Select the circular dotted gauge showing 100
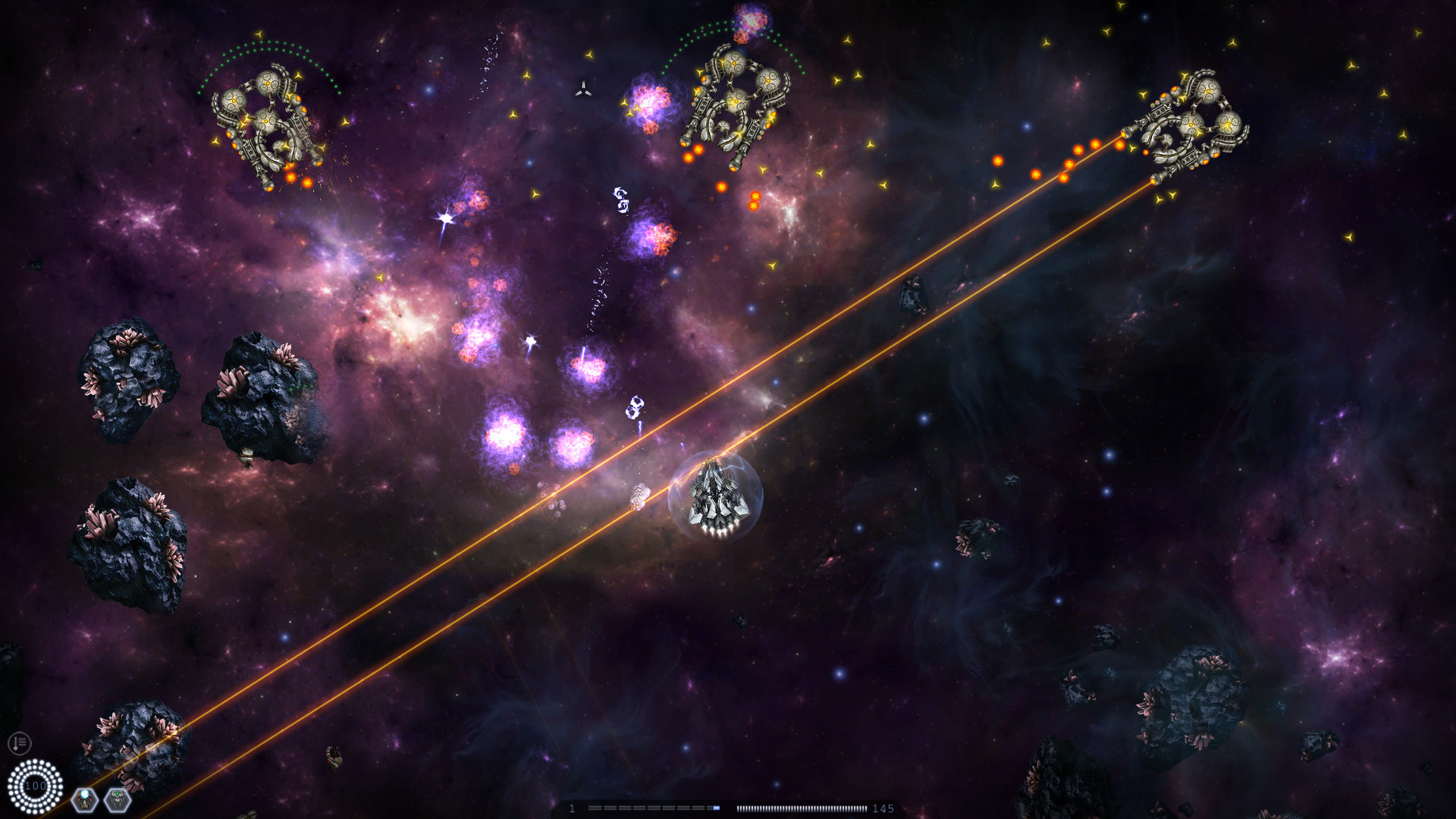Viewport: 1456px width, 819px height. pos(33,785)
